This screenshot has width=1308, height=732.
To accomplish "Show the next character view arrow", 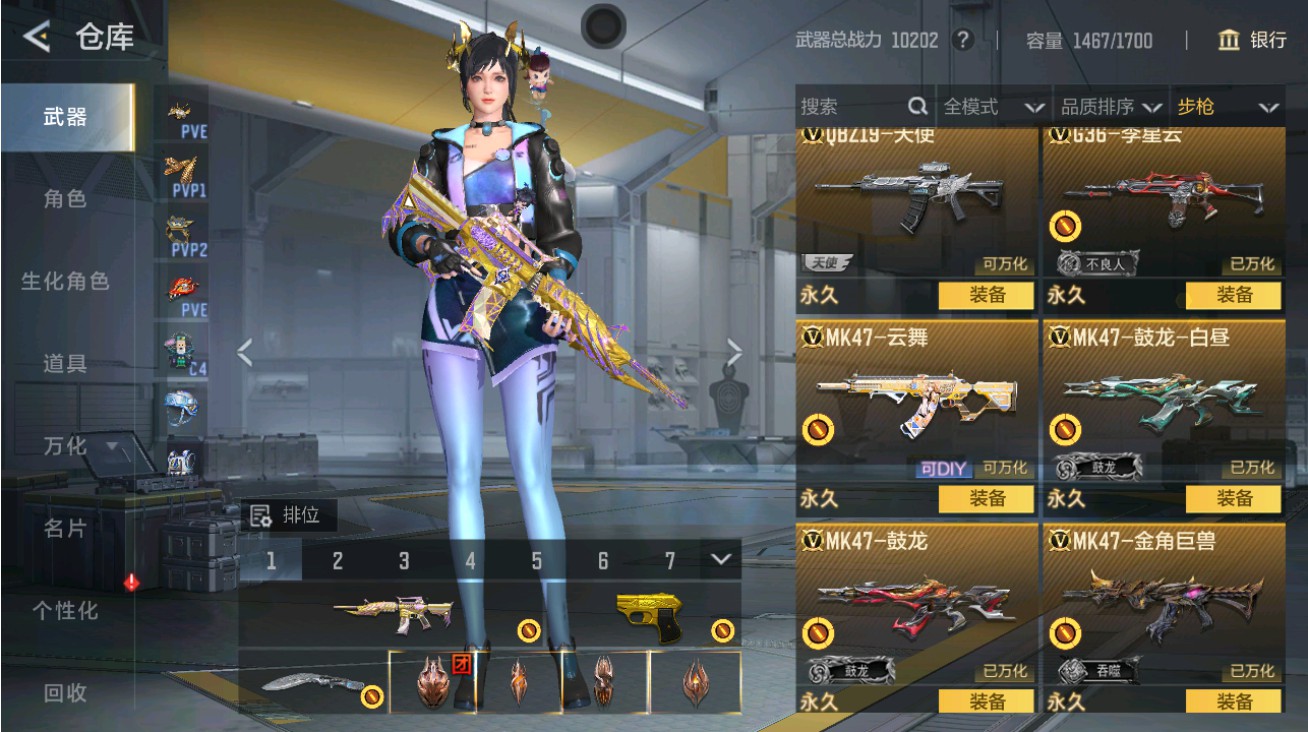I will point(734,351).
